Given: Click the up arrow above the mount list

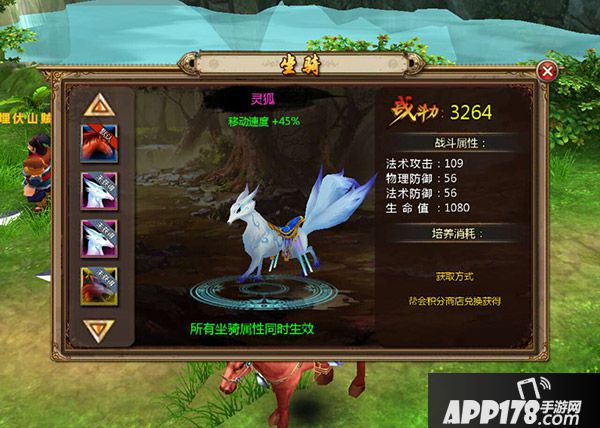Looking at the screenshot, I should 99,105.
